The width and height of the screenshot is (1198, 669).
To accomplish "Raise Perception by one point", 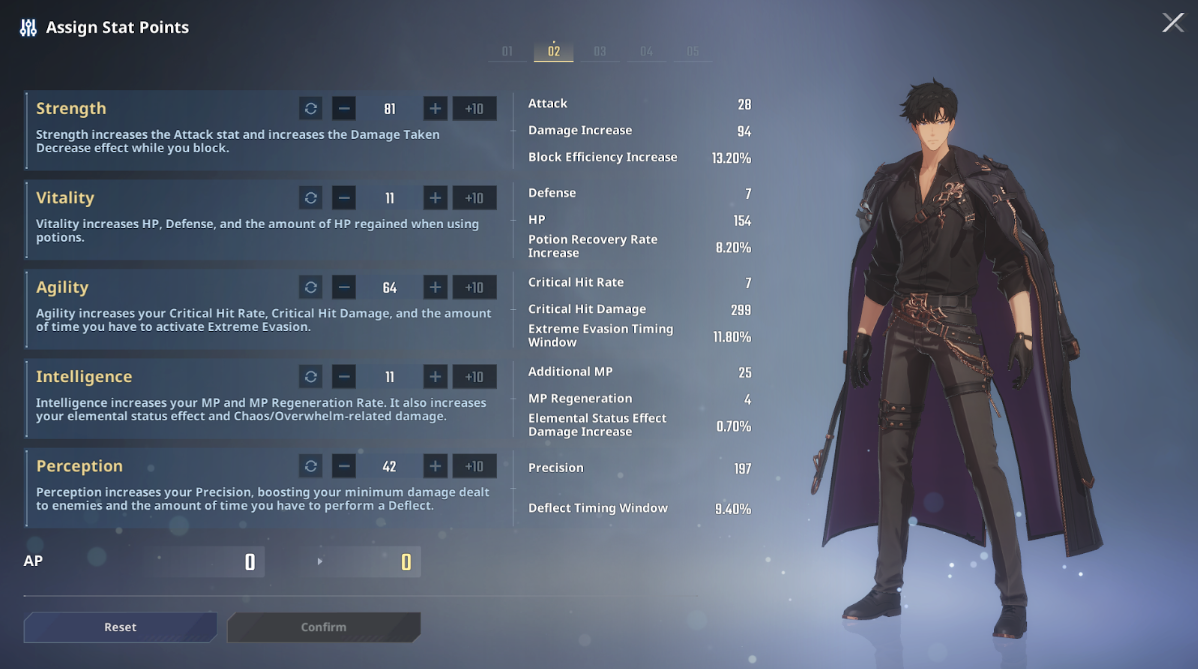I will pos(435,467).
